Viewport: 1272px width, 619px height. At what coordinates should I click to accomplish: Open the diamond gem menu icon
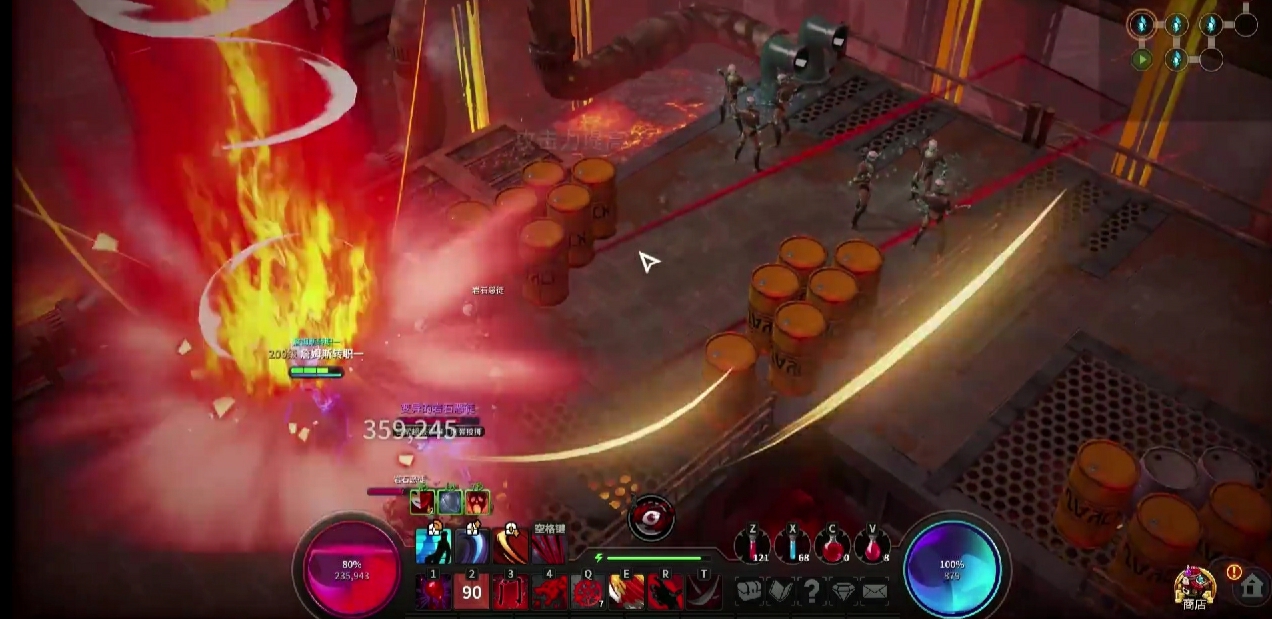(x=843, y=591)
